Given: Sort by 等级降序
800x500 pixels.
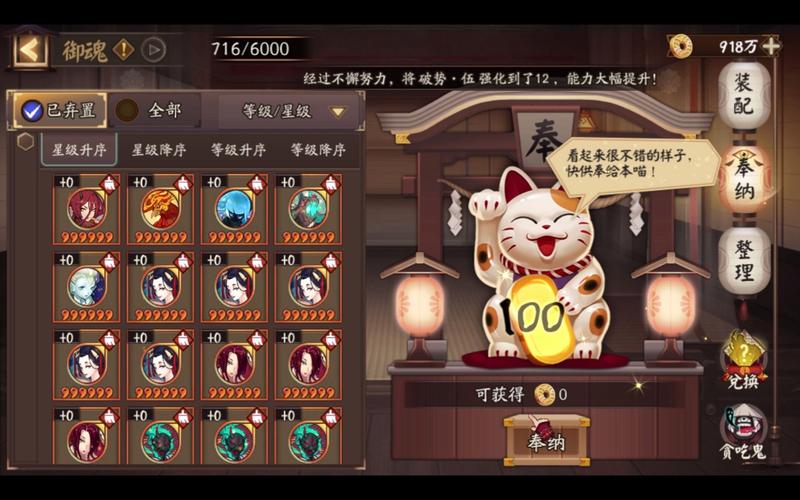Looking at the screenshot, I should tap(318, 150).
